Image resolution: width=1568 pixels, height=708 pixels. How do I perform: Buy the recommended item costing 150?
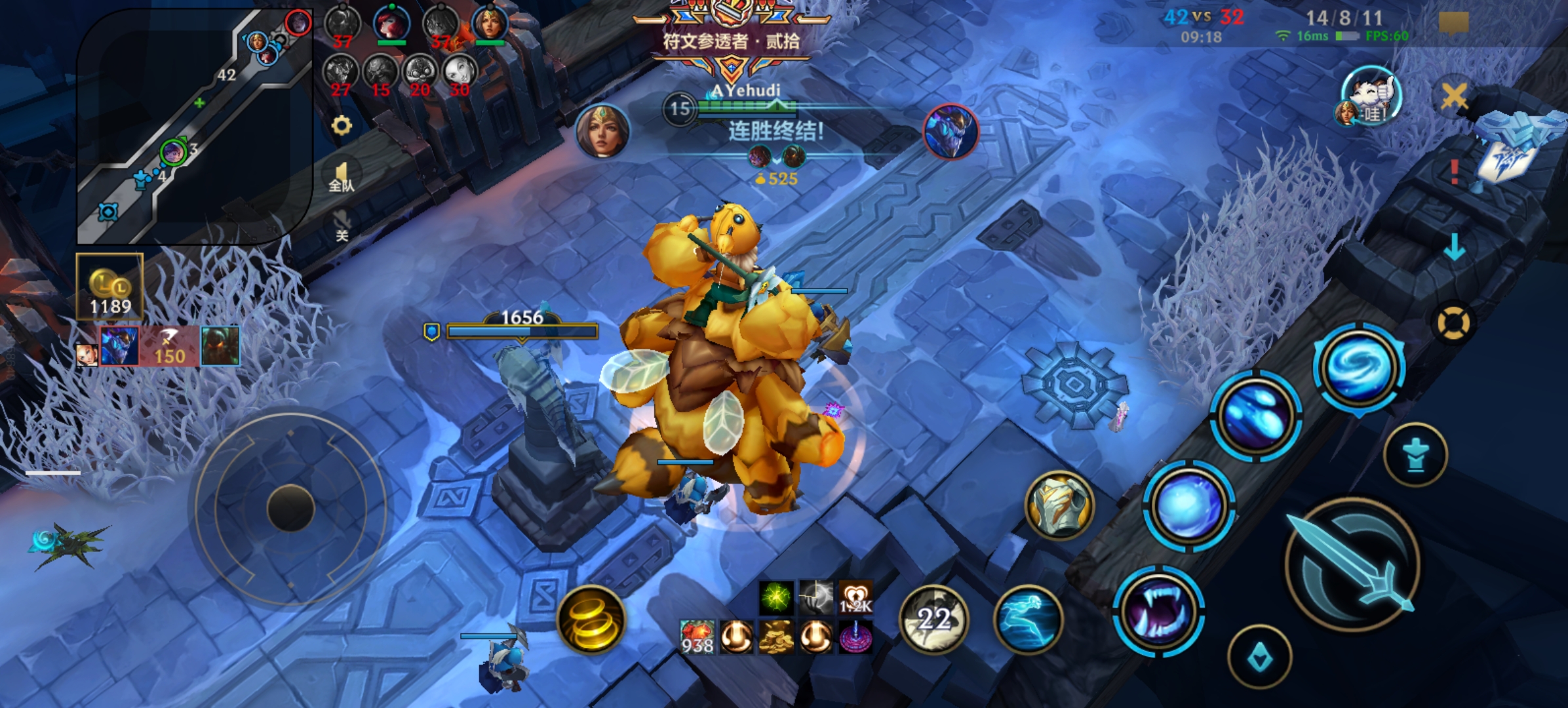(168, 346)
